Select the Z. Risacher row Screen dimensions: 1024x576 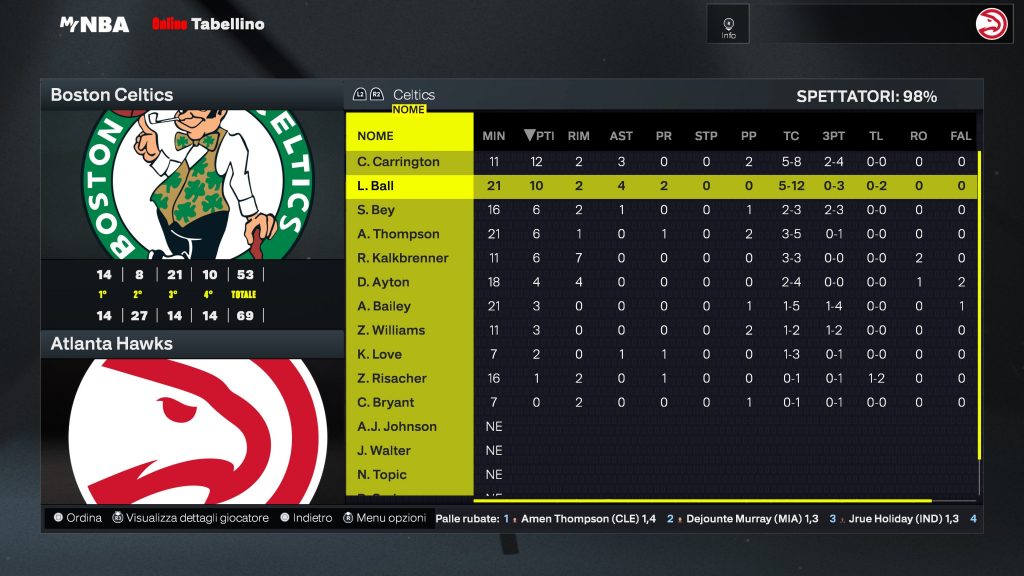click(392, 378)
